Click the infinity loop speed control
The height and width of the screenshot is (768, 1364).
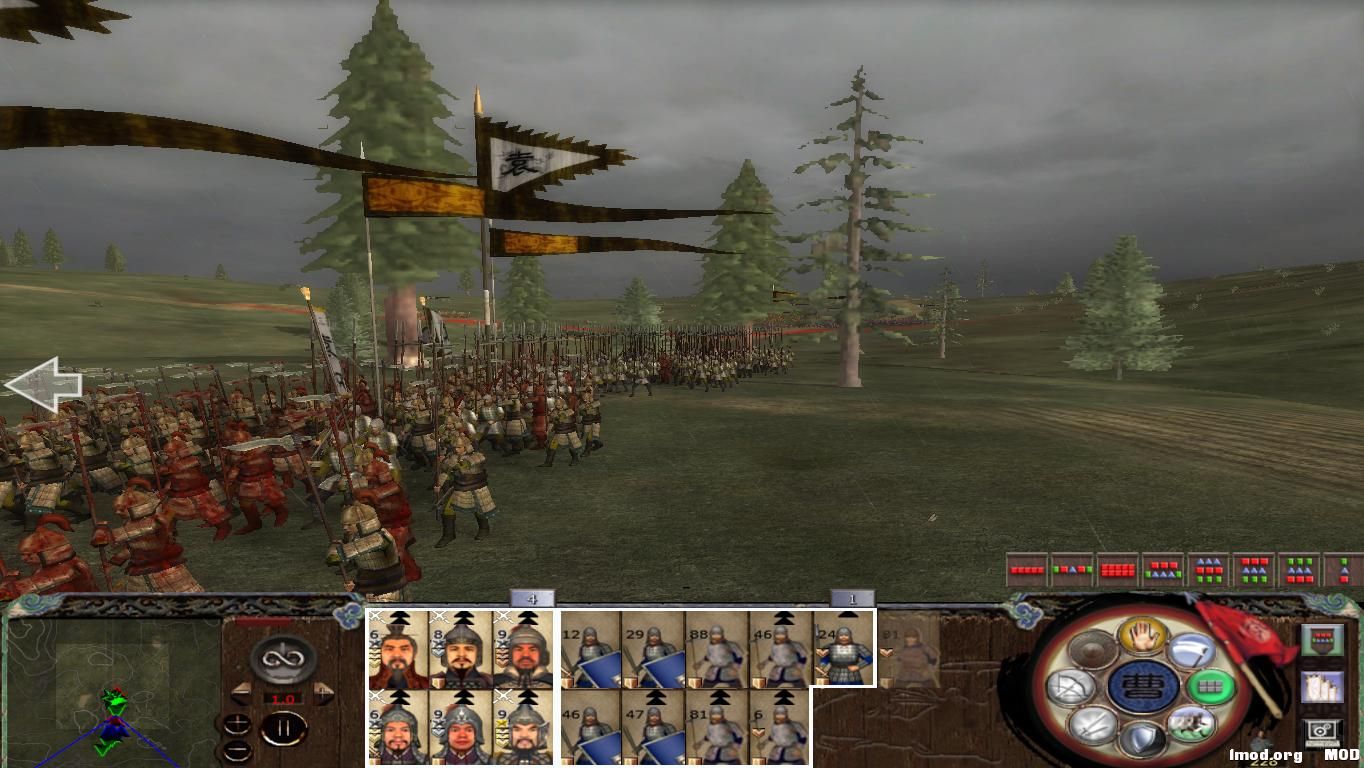point(281,658)
